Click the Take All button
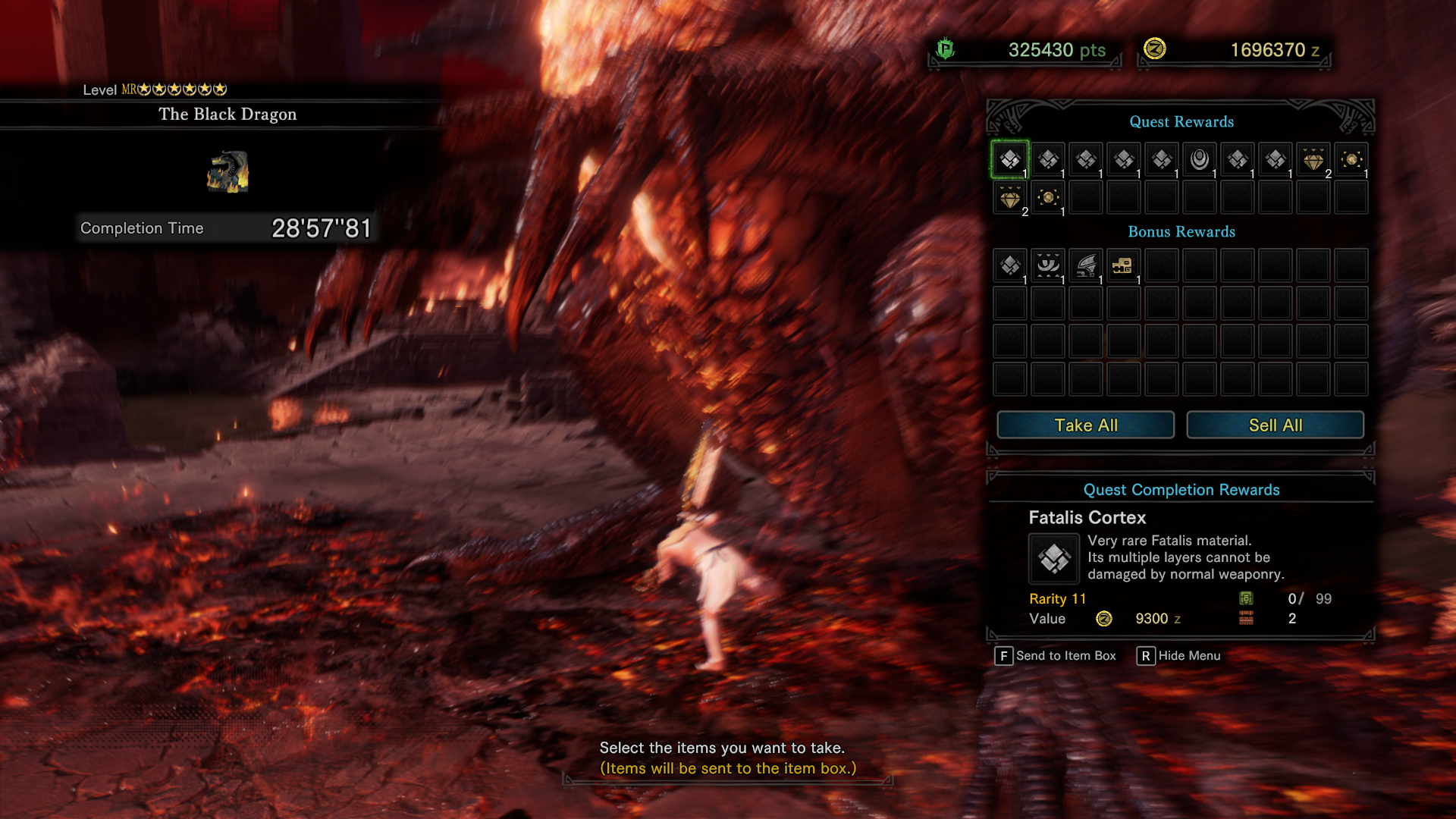Image resolution: width=1456 pixels, height=819 pixels. (1085, 425)
